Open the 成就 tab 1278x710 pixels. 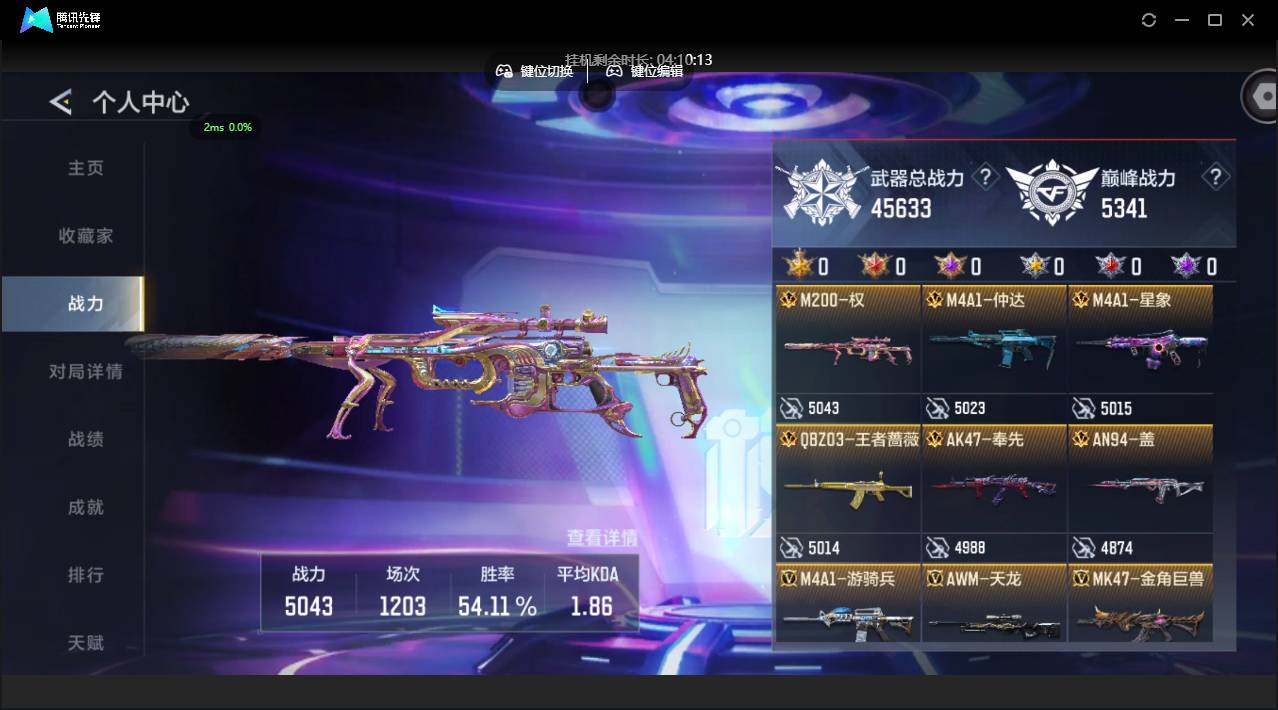[x=86, y=507]
